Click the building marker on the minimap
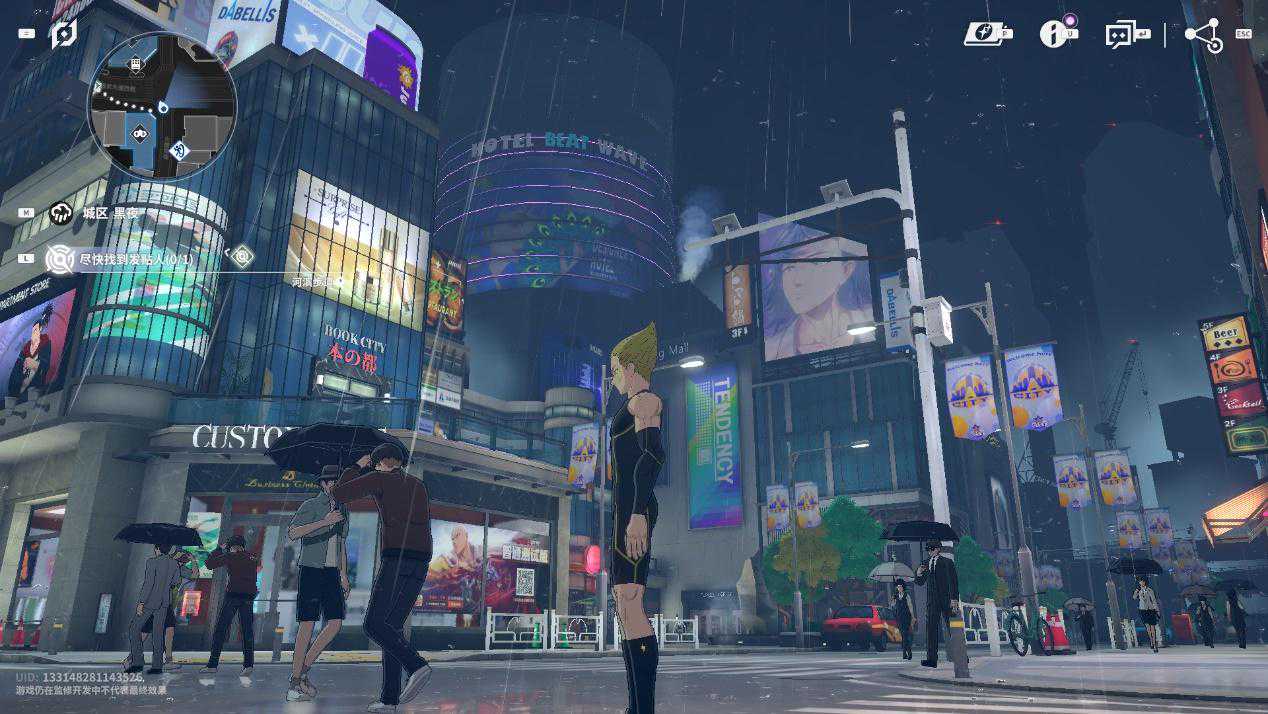Screen dimensions: 1268x714 [136, 64]
